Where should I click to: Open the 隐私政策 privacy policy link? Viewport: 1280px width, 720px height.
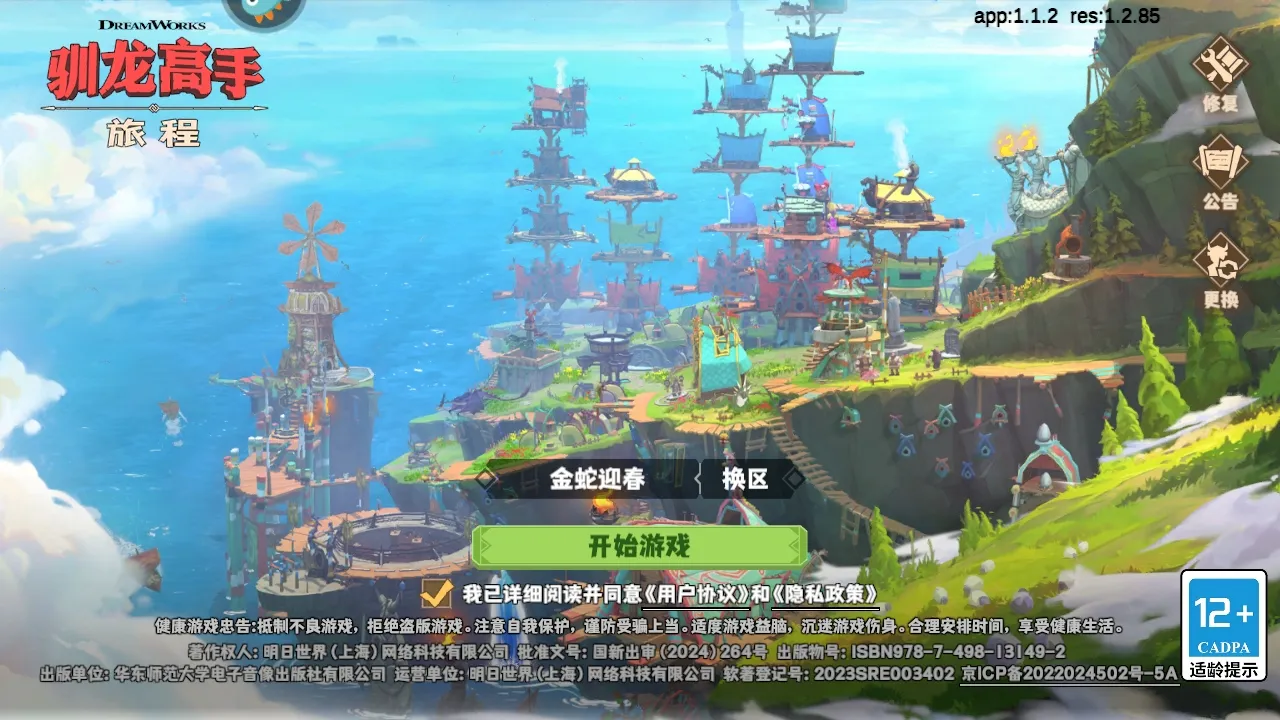point(825,594)
